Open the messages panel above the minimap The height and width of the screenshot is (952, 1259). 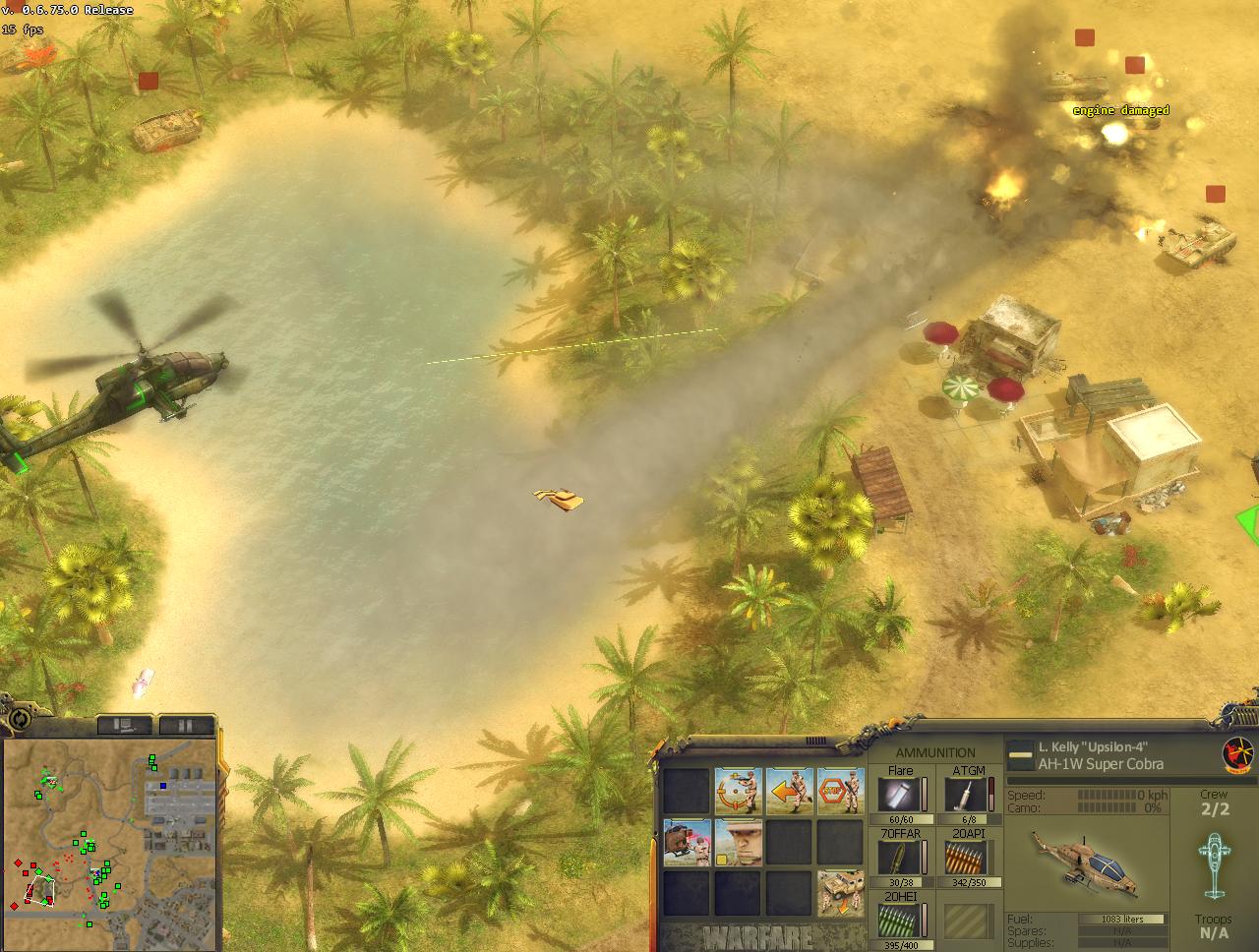point(124,724)
